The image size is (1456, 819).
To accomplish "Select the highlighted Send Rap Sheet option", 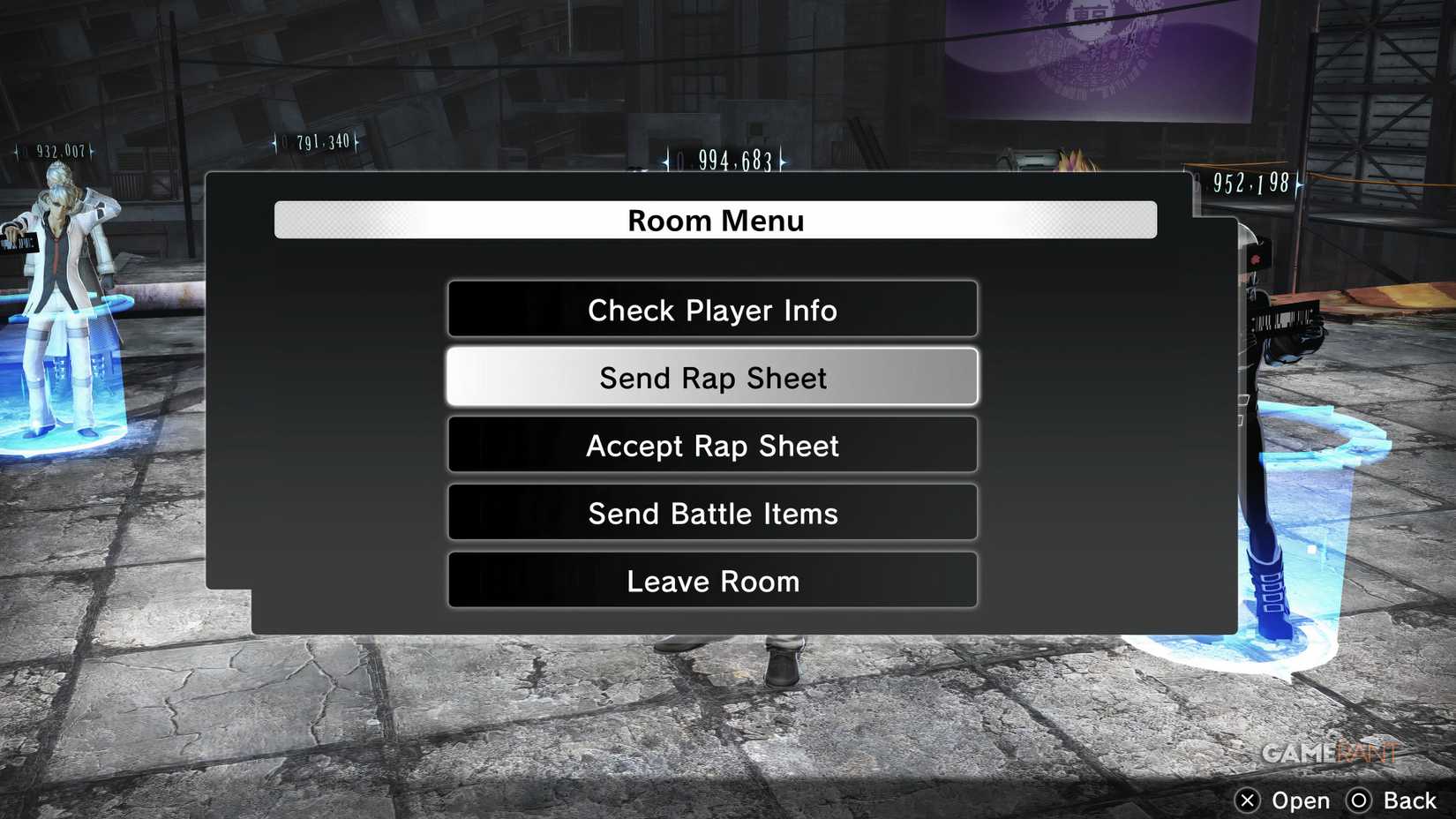I will [713, 377].
